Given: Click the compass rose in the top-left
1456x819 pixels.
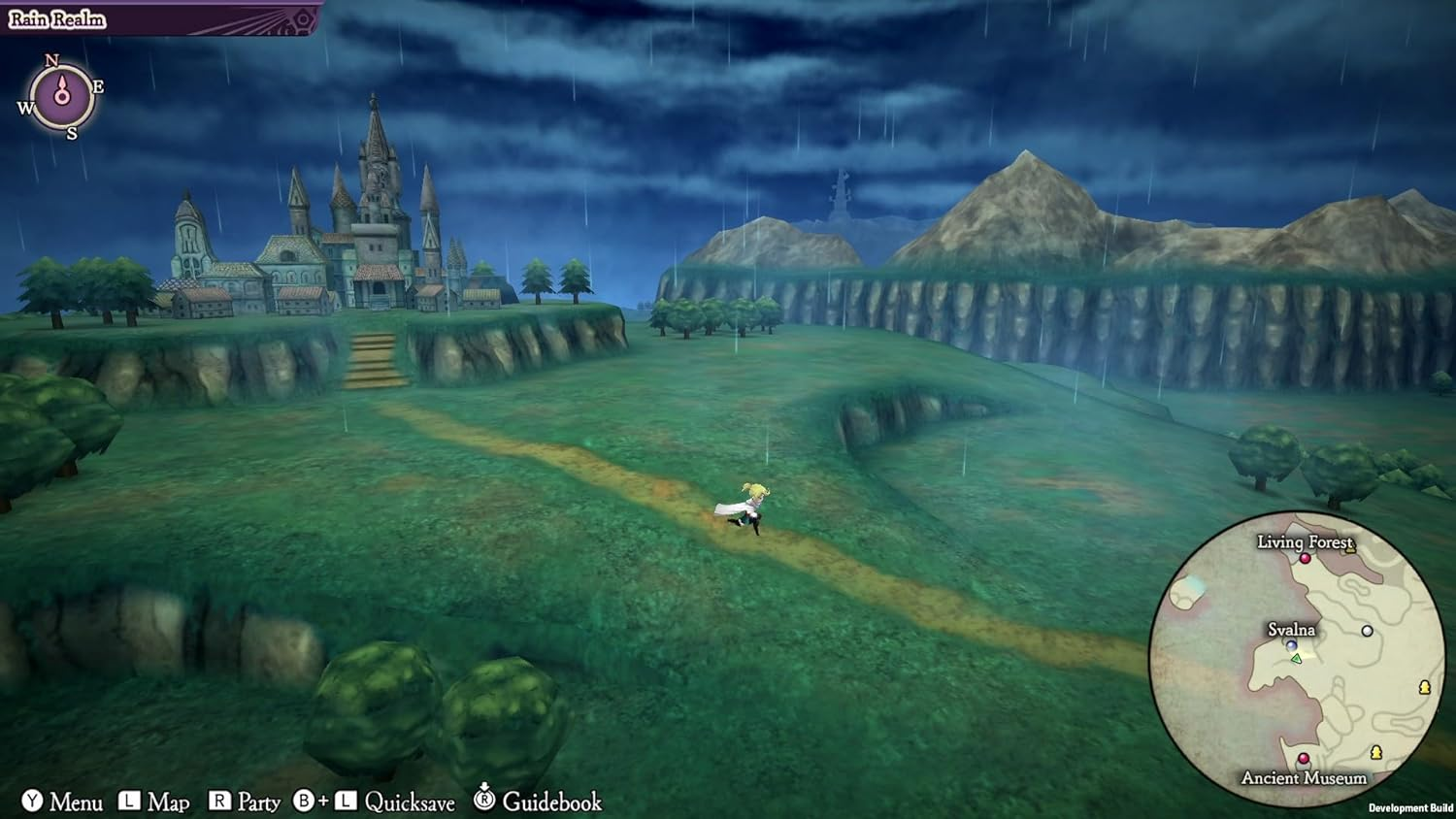Looking at the screenshot, I should (x=62, y=96).
